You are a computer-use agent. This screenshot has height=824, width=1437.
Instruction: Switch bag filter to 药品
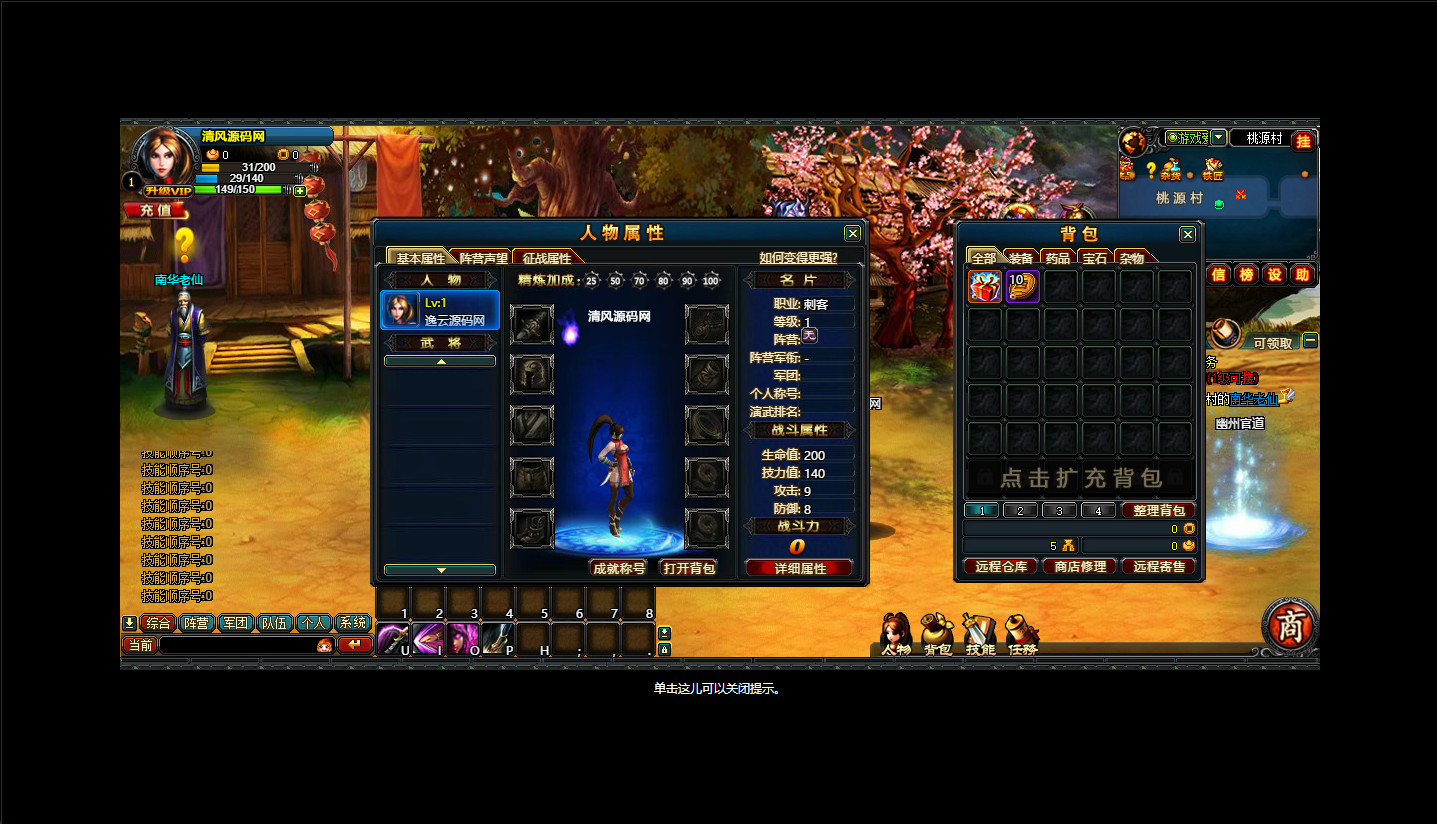pyautogui.click(x=1057, y=258)
